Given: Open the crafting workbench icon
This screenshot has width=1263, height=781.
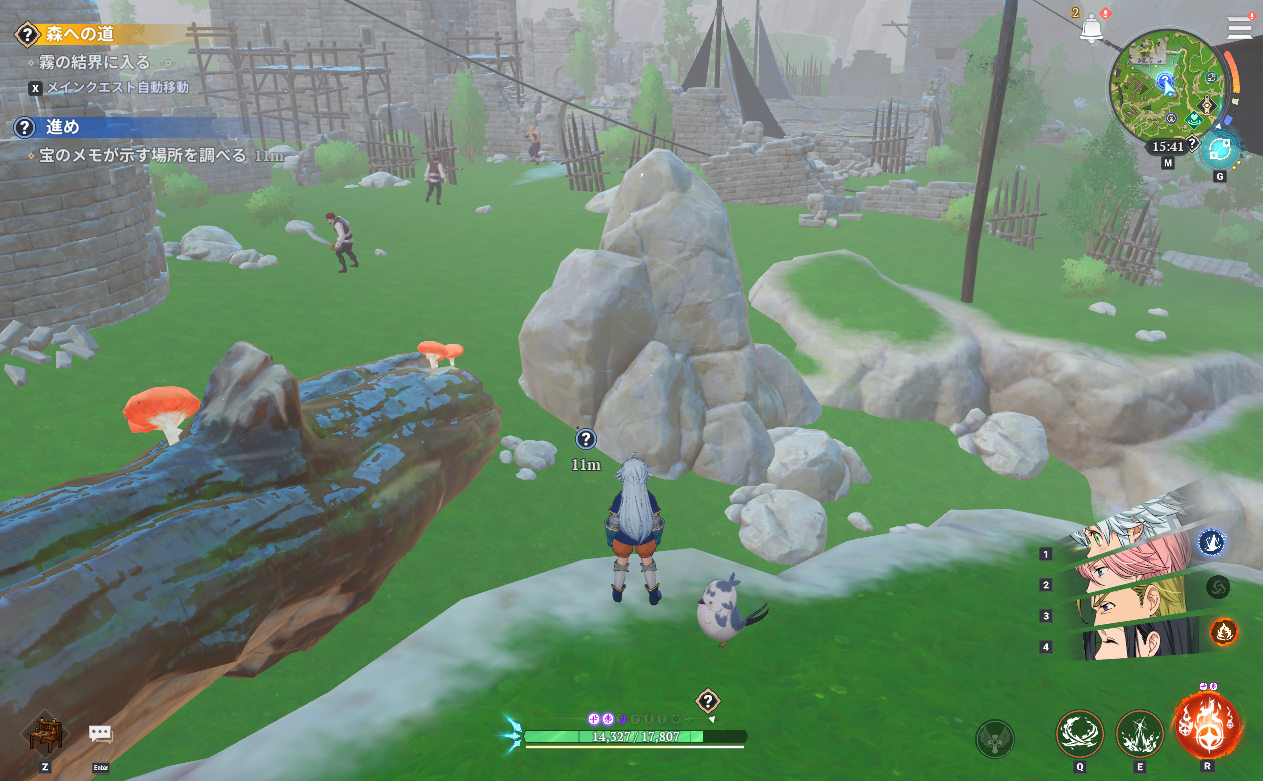Looking at the screenshot, I should [x=45, y=735].
